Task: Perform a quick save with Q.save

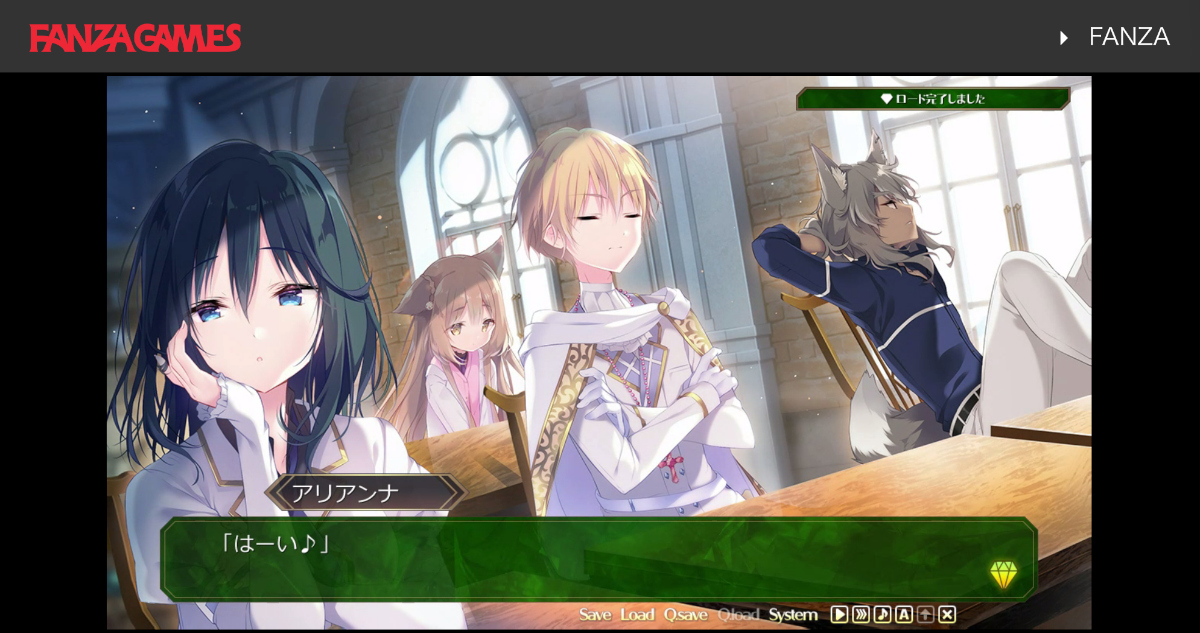Action: pos(685,615)
